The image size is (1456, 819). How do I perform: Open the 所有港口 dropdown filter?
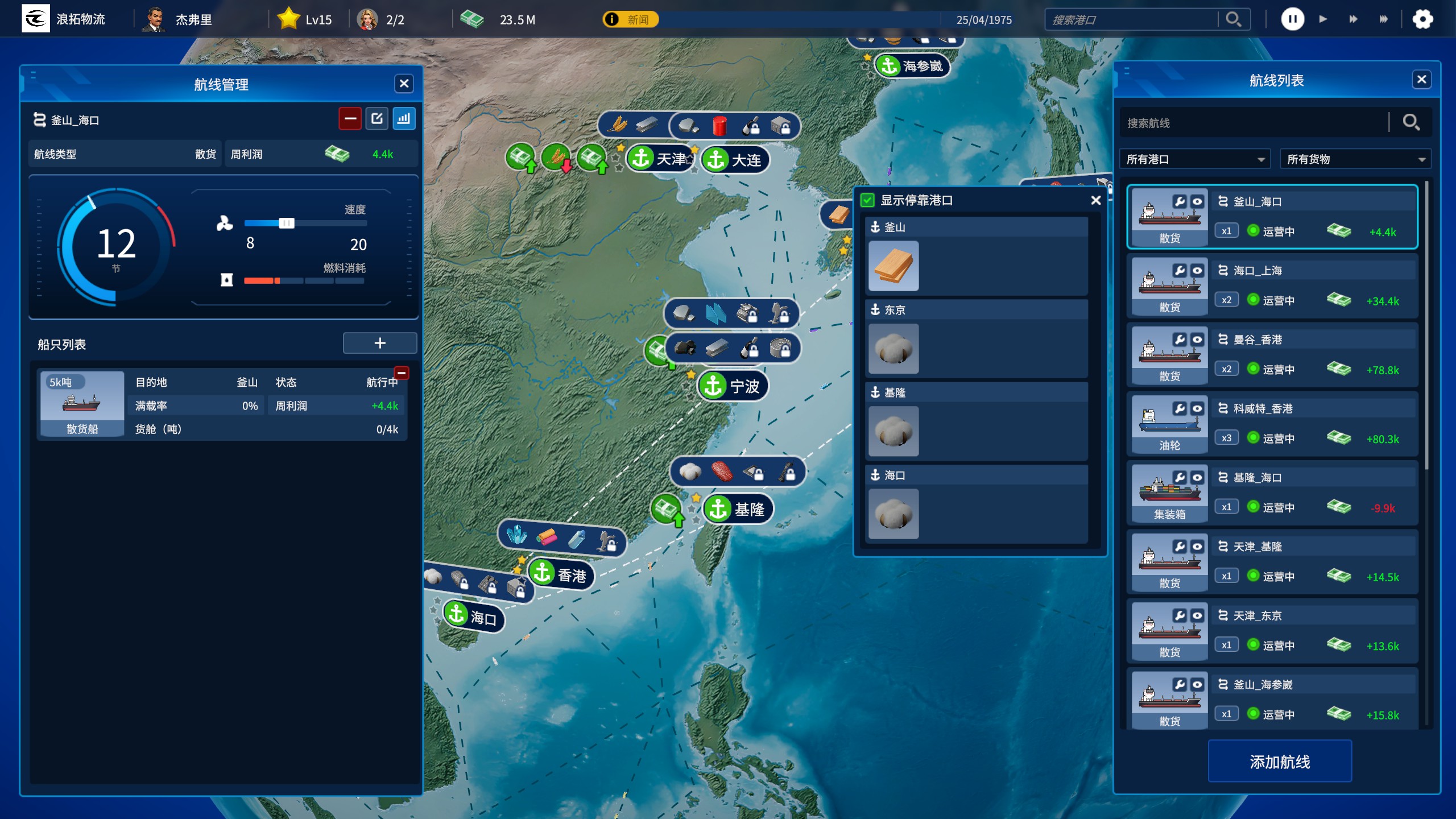point(1195,159)
